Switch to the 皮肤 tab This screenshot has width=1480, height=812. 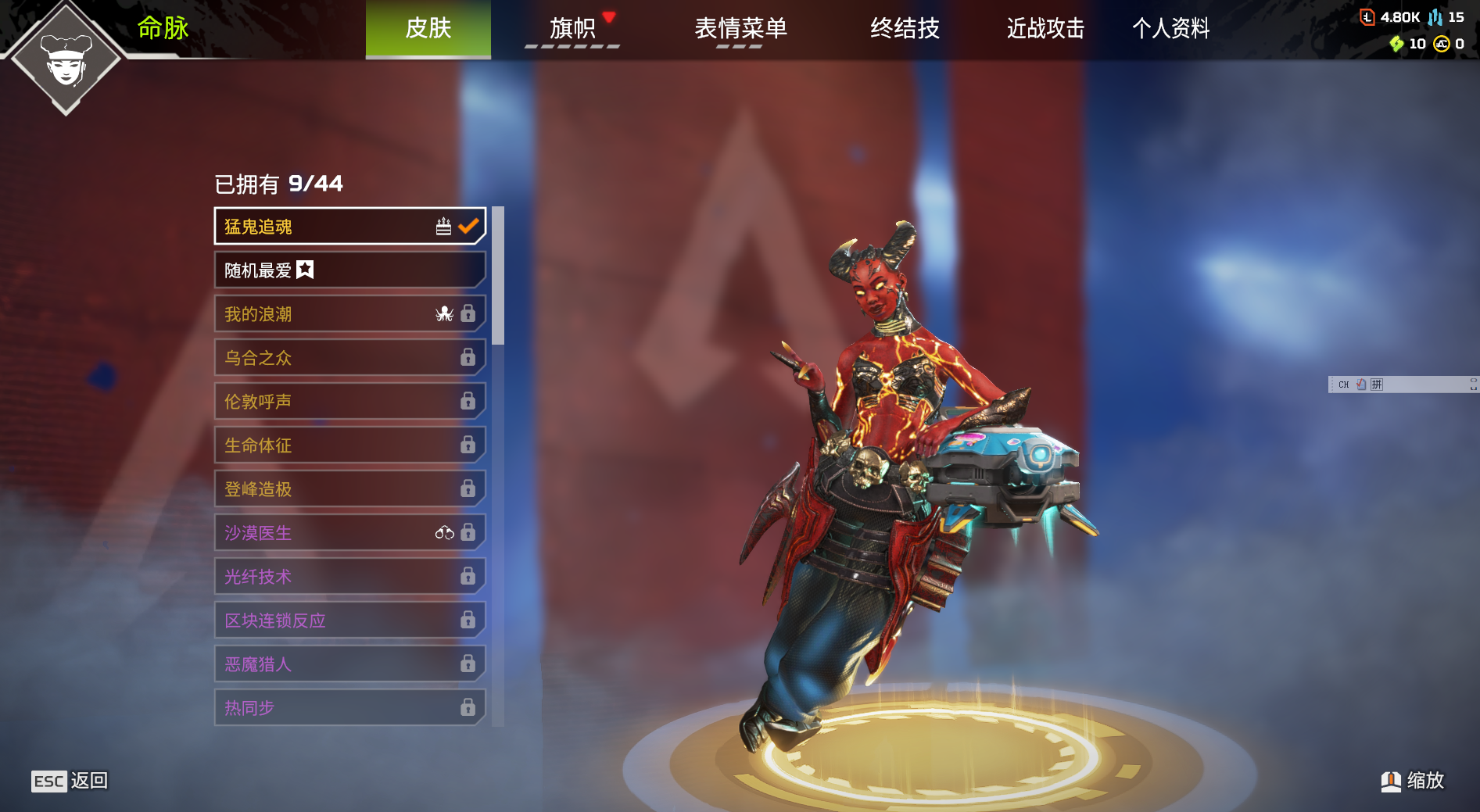pyautogui.click(x=428, y=29)
